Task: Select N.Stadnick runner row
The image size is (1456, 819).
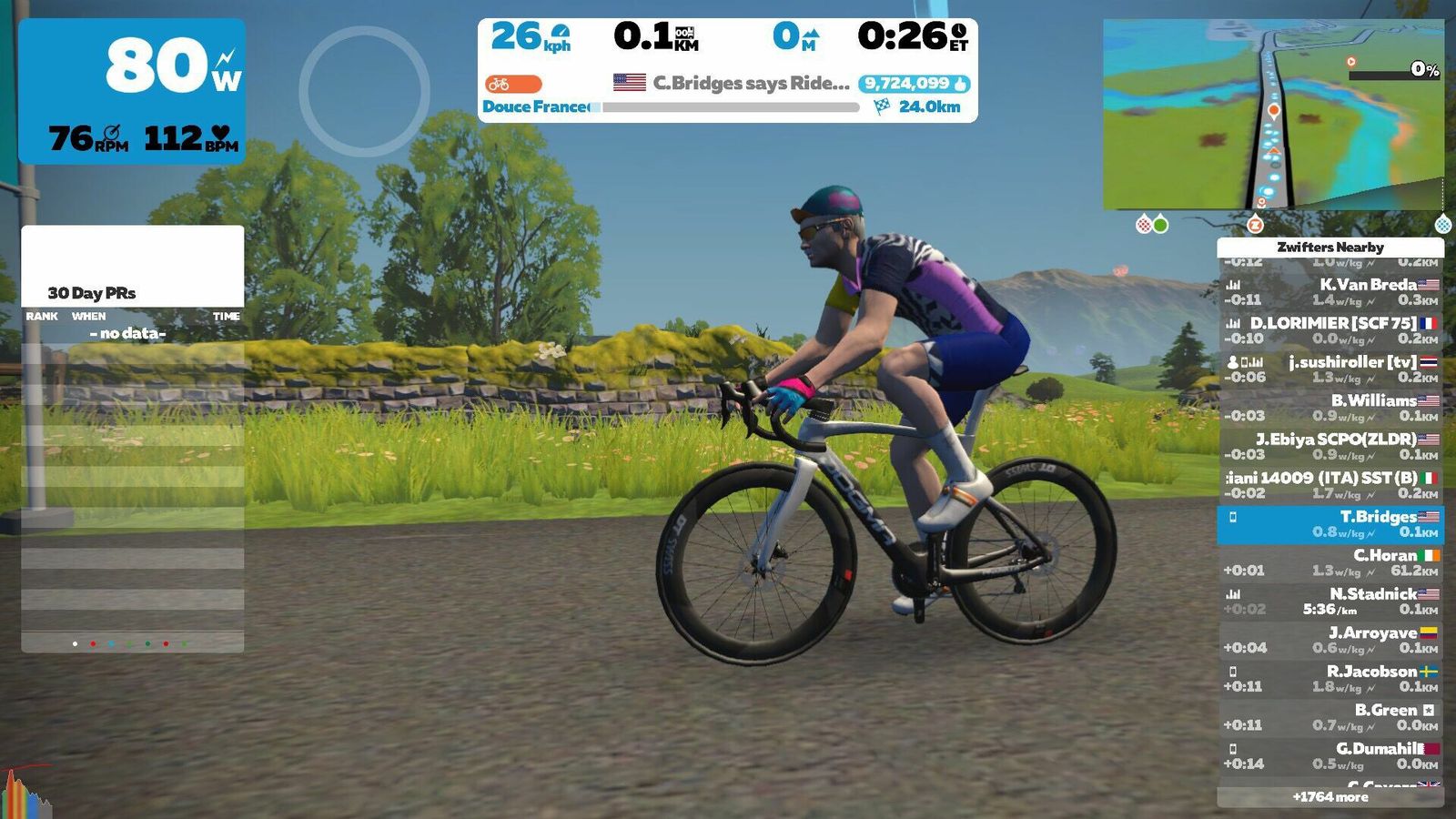Action: point(1330,601)
